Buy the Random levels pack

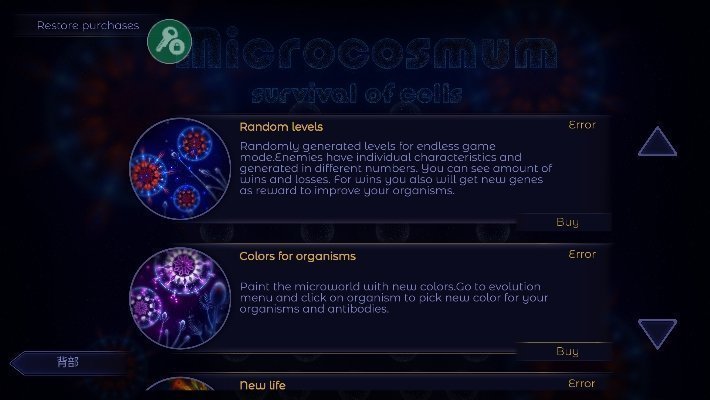pos(566,222)
